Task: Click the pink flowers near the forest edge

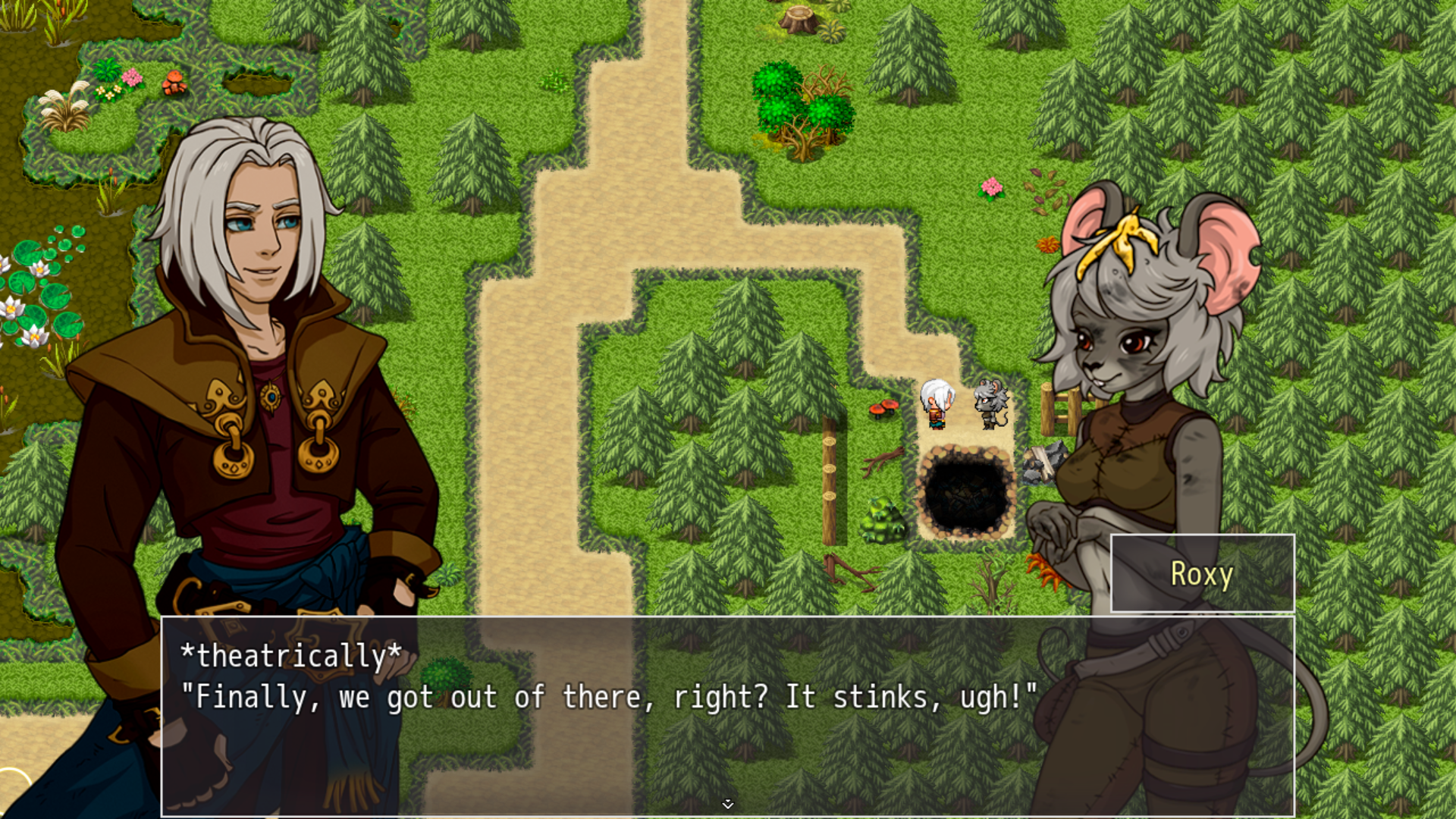Action: click(x=990, y=186)
